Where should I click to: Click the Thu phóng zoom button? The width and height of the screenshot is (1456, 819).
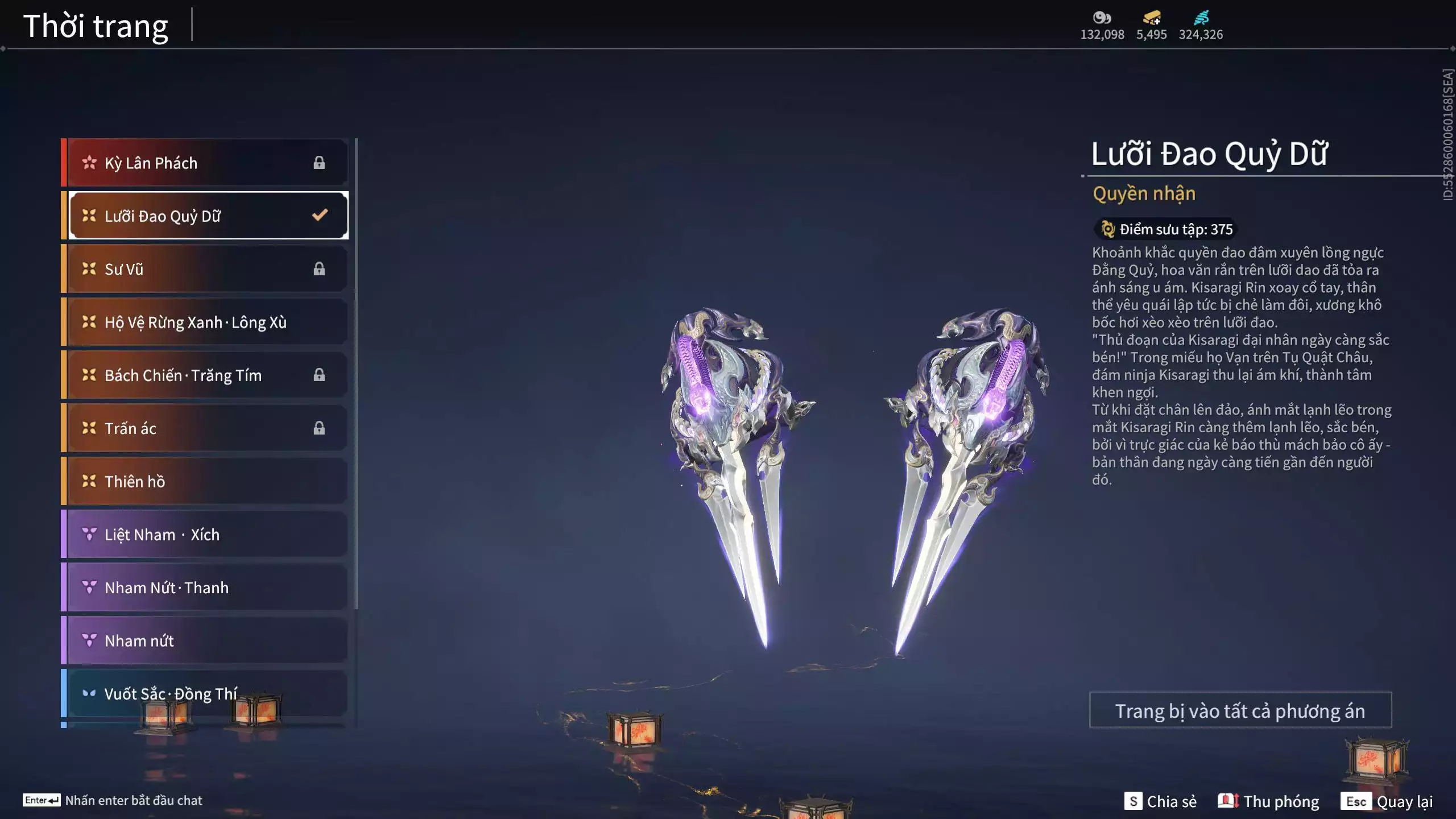pos(1268,801)
